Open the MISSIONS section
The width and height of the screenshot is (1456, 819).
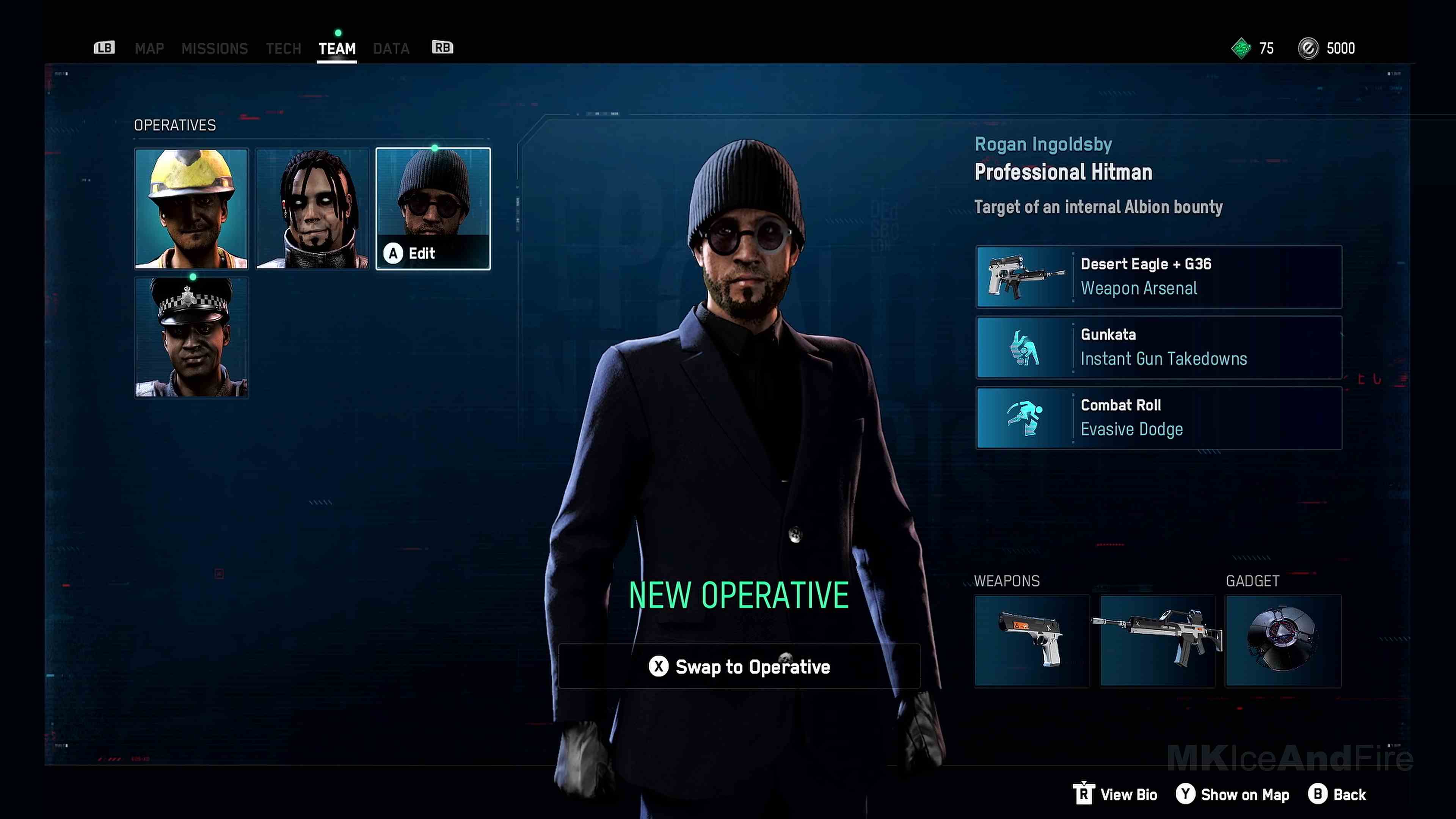(x=215, y=48)
